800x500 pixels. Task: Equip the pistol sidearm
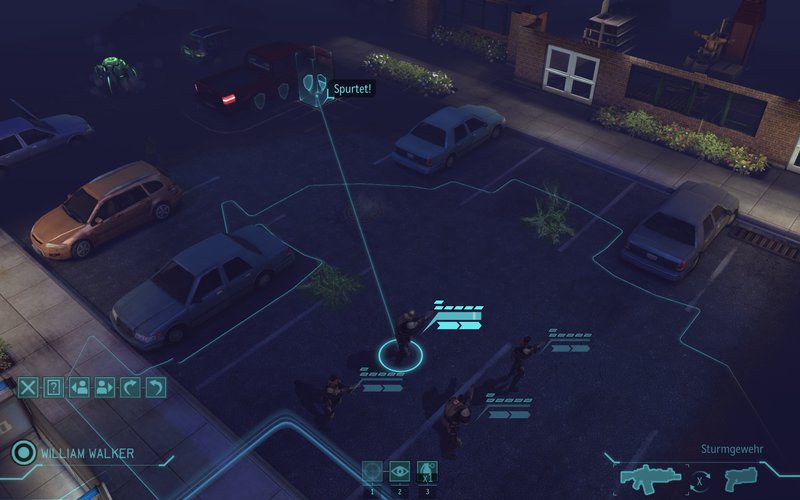pos(741,479)
